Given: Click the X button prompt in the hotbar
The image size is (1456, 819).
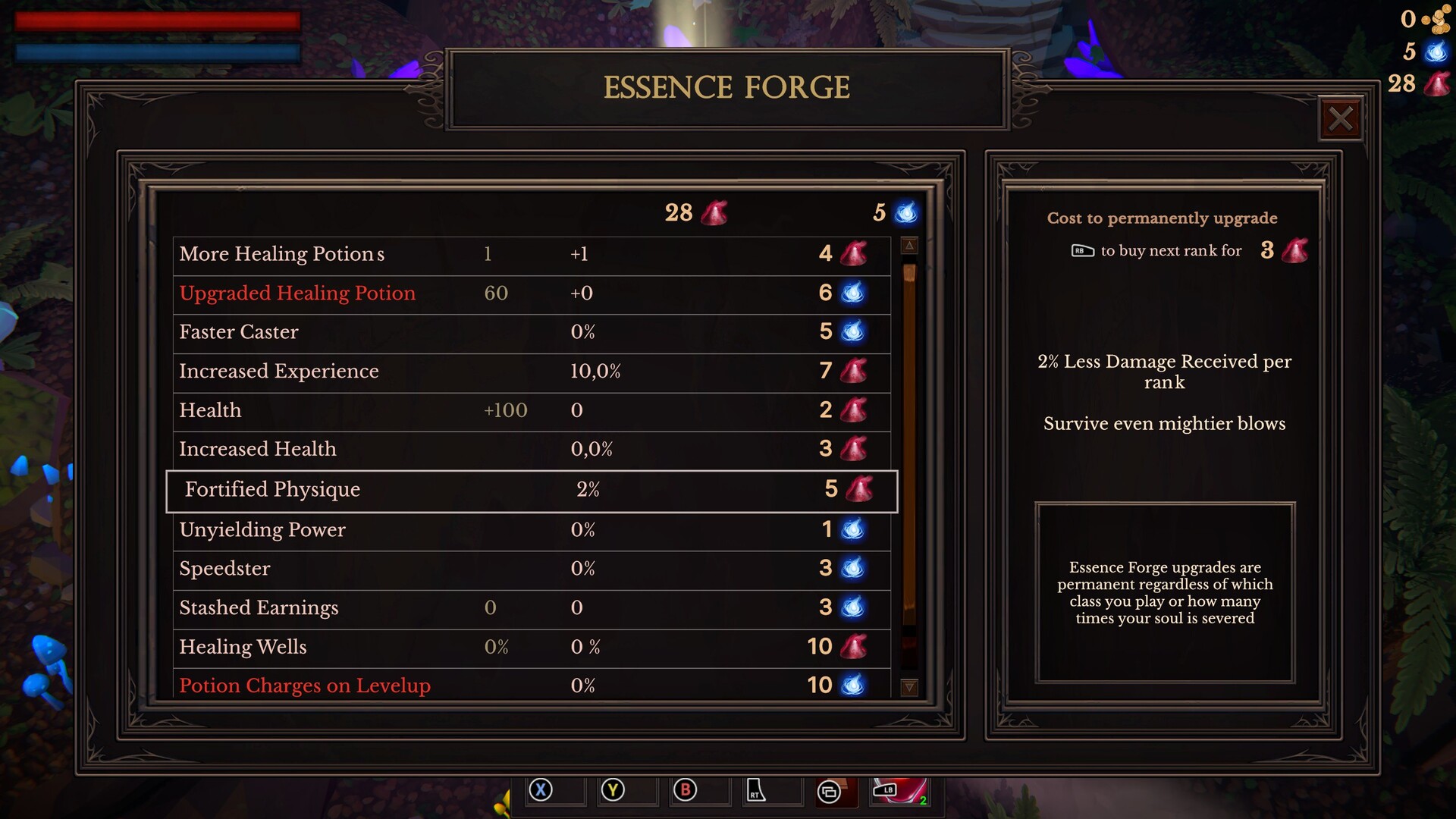Looking at the screenshot, I should [539, 789].
